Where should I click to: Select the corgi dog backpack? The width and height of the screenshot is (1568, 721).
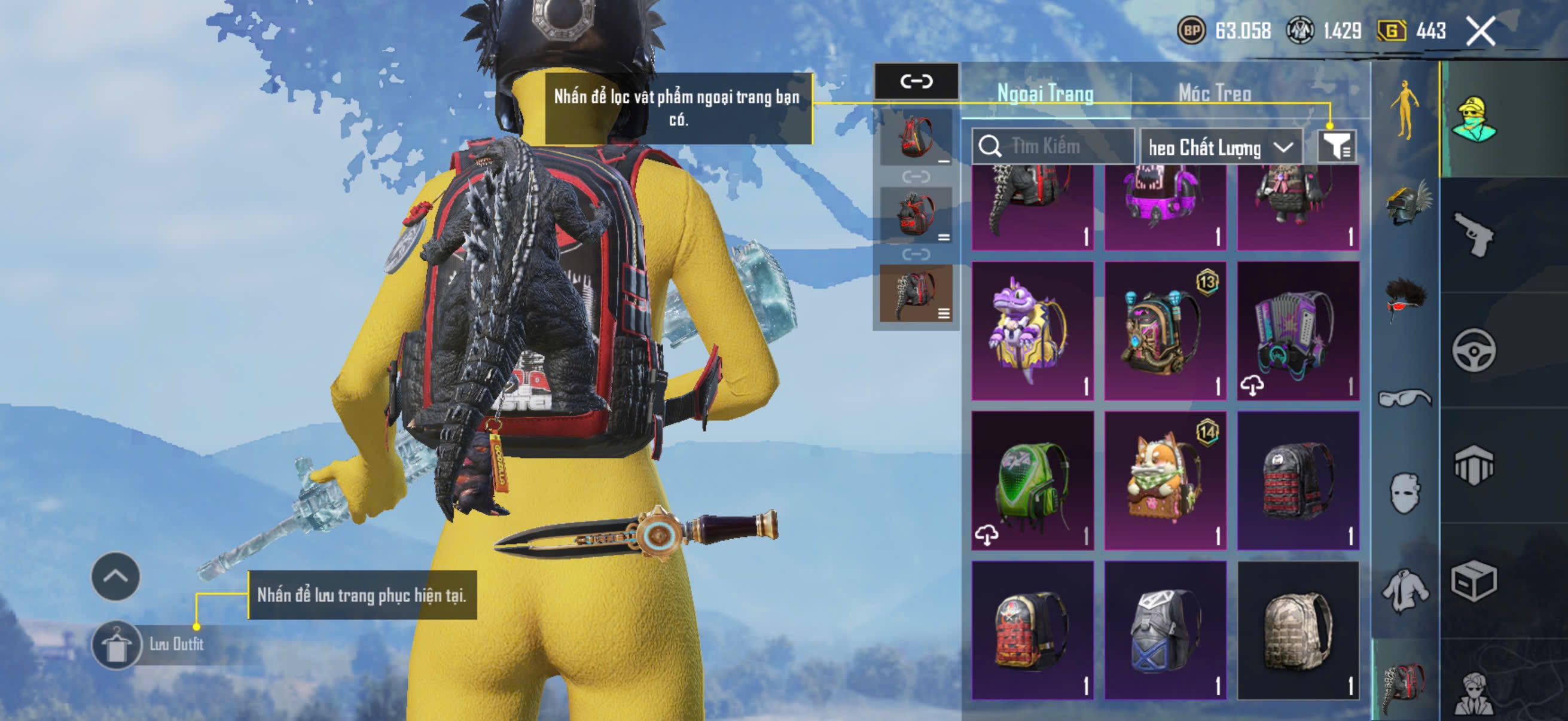pyautogui.click(x=1165, y=481)
